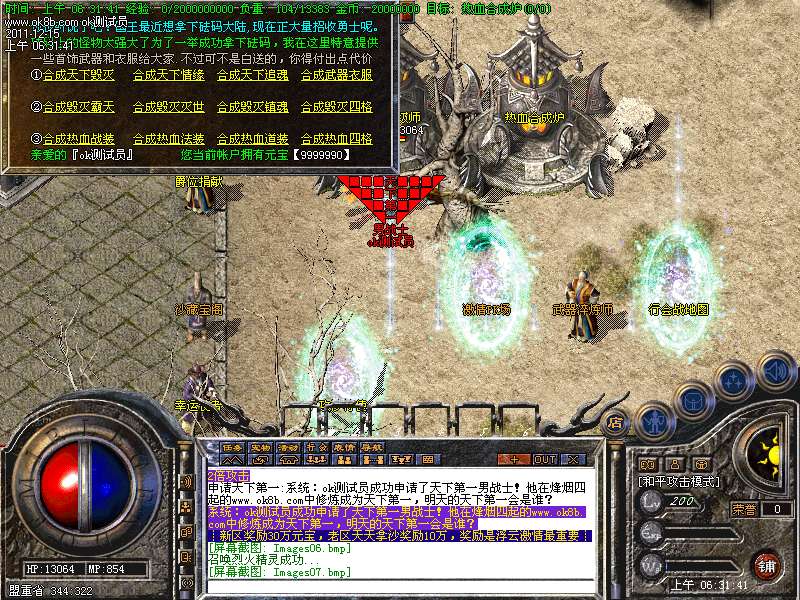Open the 合成热血四格 option
Viewport: 800px width, 600px height.
pyautogui.click(x=336, y=139)
